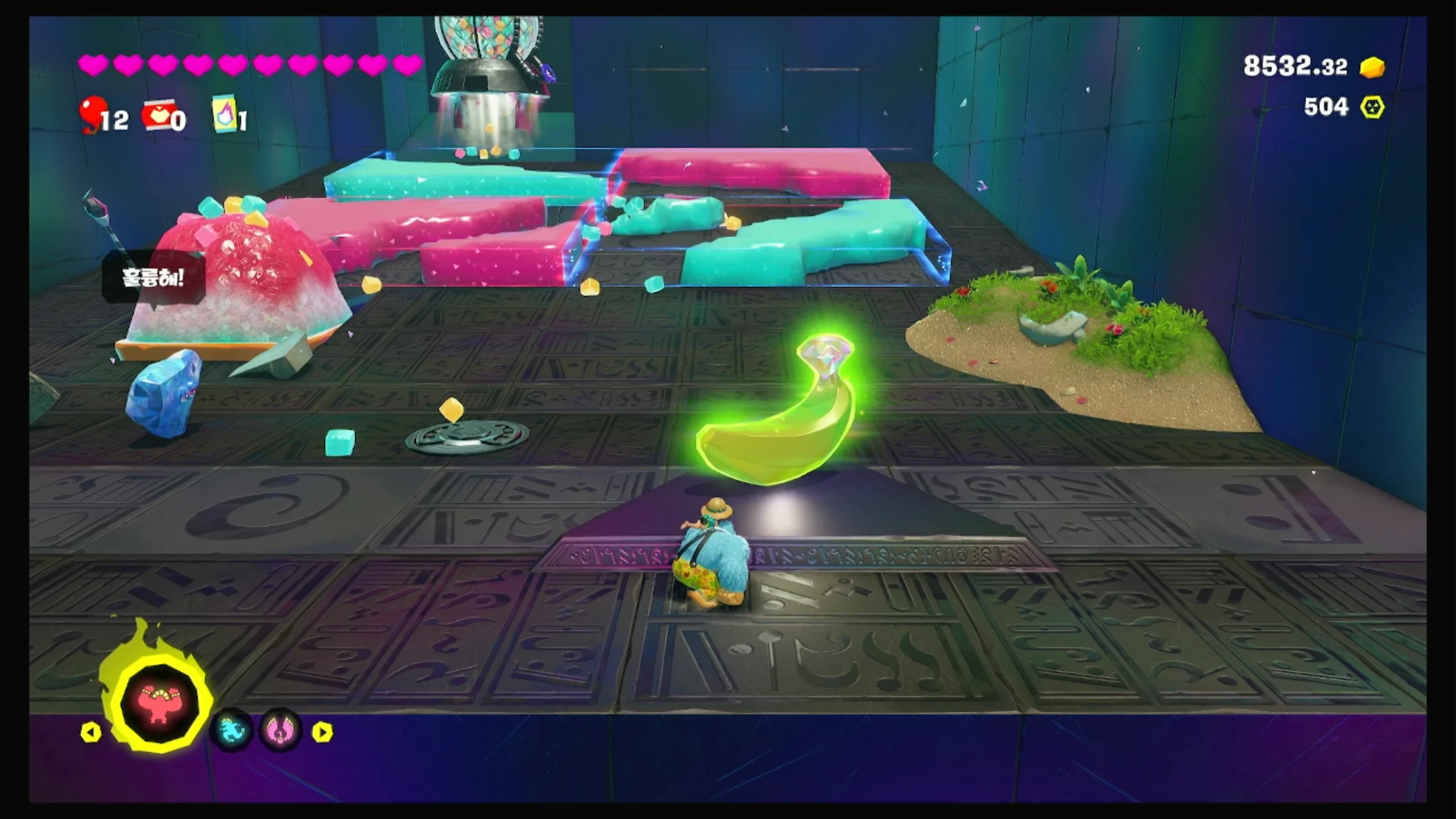The image size is (1456, 819).
Task: Click the gold nugget currency icon
Action: click(x=1372, y=68)
